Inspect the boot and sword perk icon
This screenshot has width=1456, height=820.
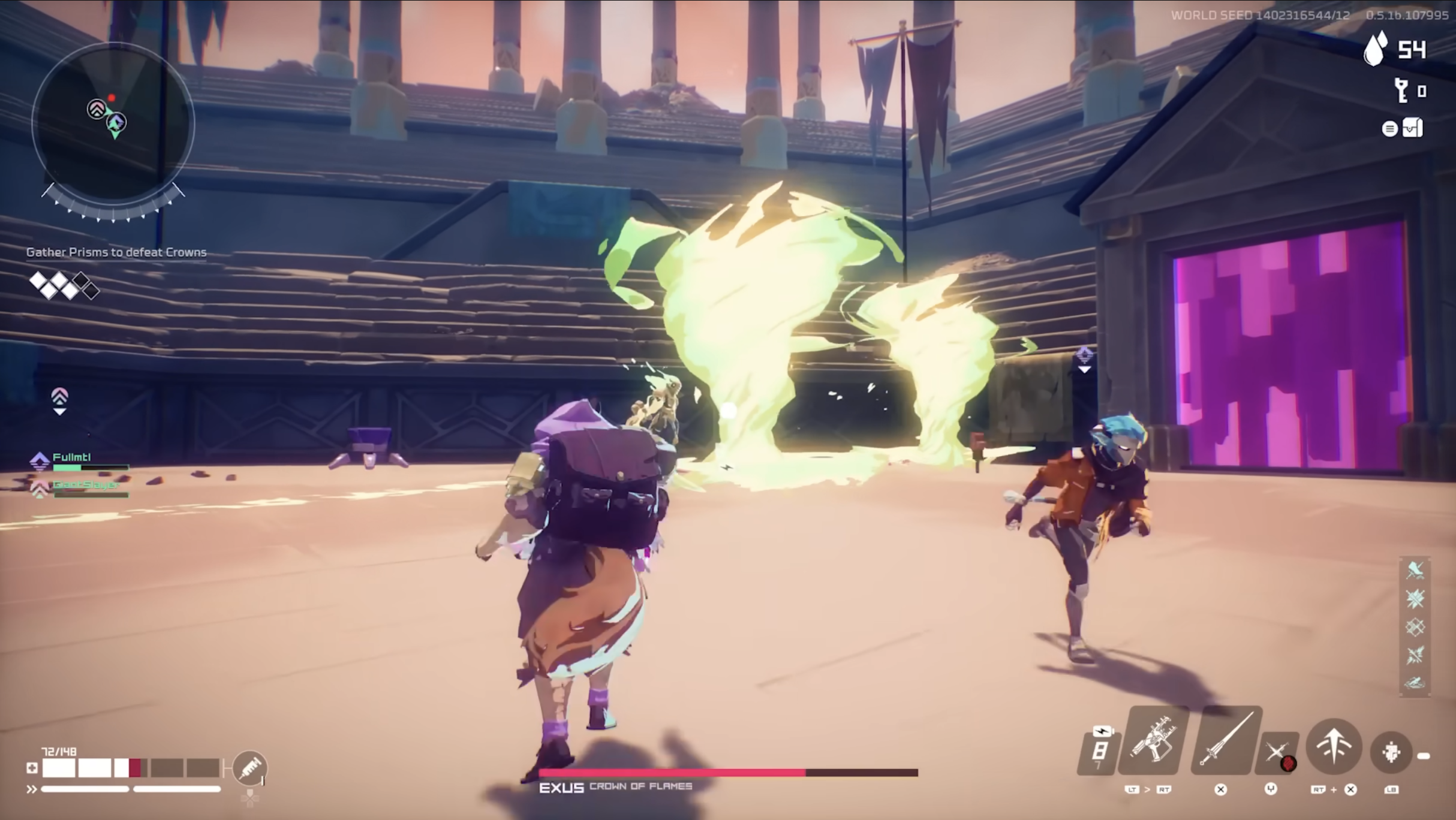pos(1415,570)
